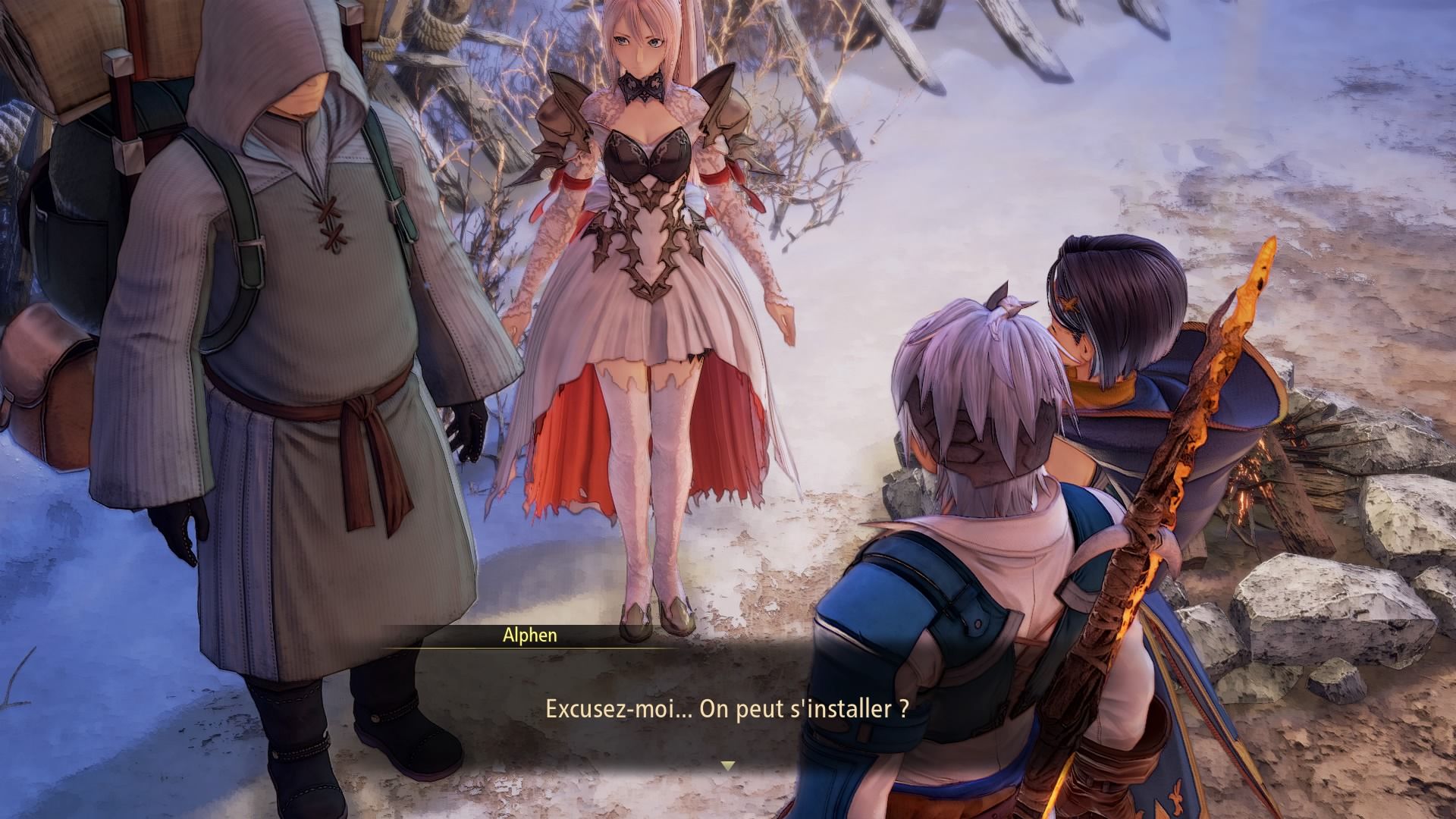Advance dialogue with the down arrow indicator
Screen dimensions: 1456x819
pyautogui.click(x=728, y=766)
